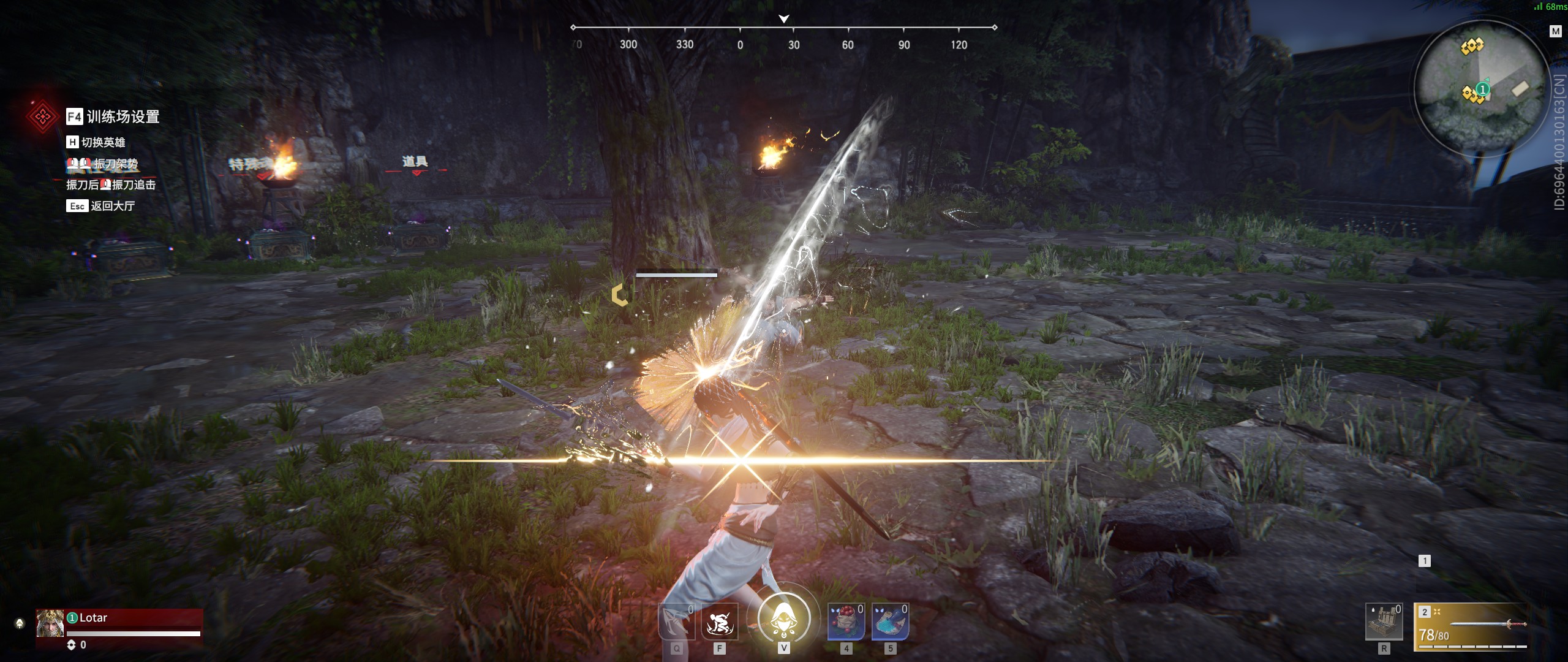
Task: Use the blue armor powder consumable
Action: pyautogui.click(x=890, y=622)
